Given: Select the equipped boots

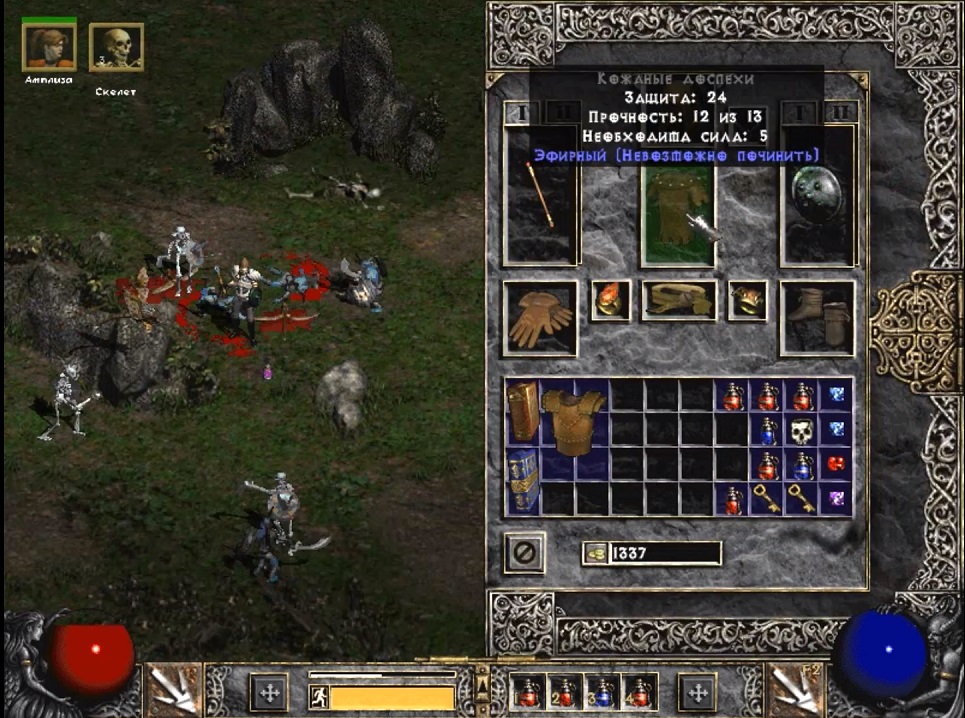Looking at the screenshot, I should point(817,317).
